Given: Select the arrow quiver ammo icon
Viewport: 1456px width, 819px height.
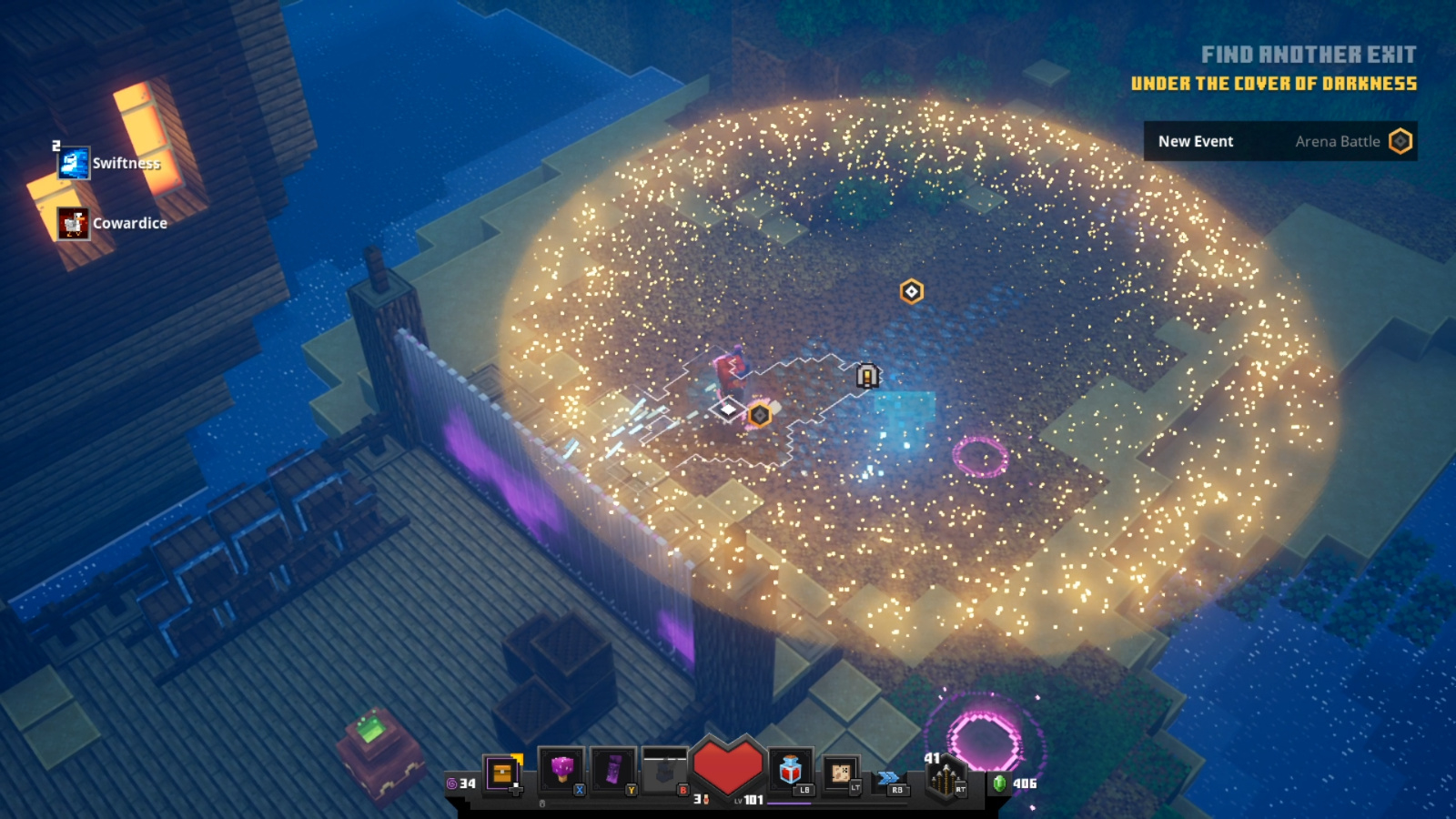Looking at the screenshot, I should [945, 778].
